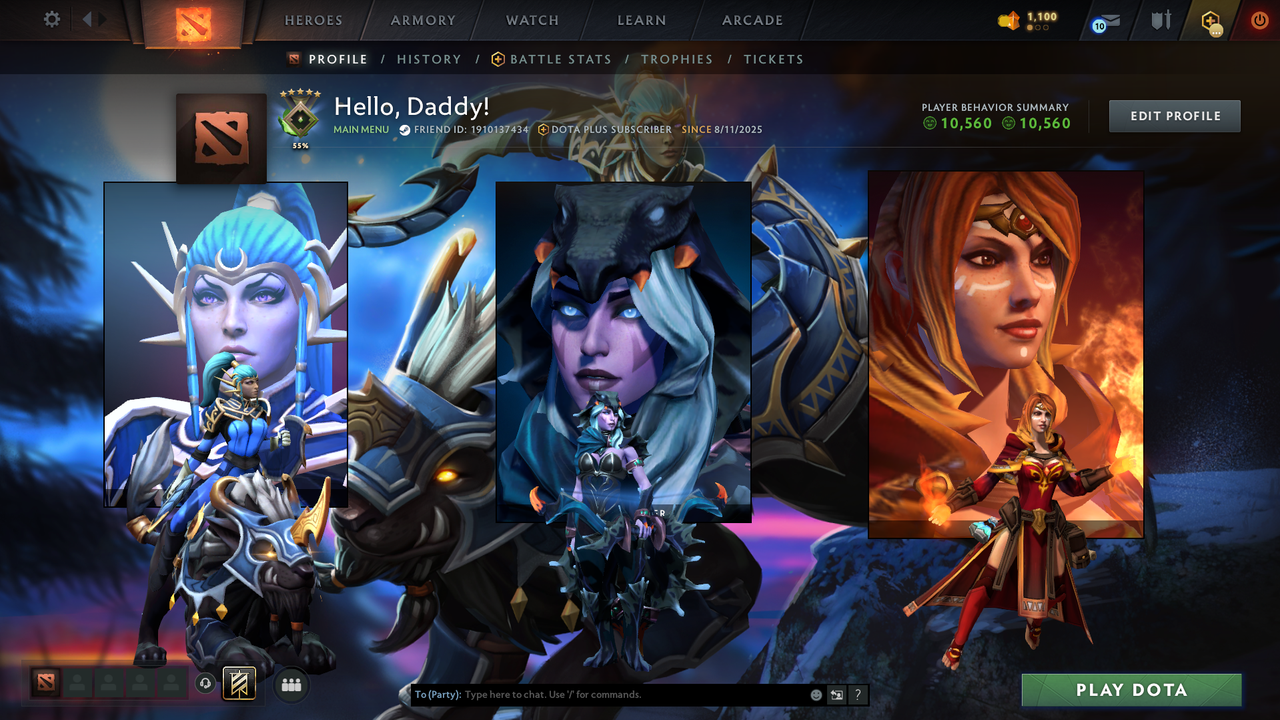The image size is (1280, 720).
Task: Expand the MAIN MENU dropdown under Hello, Daddy
Action: tap(361, 130)
